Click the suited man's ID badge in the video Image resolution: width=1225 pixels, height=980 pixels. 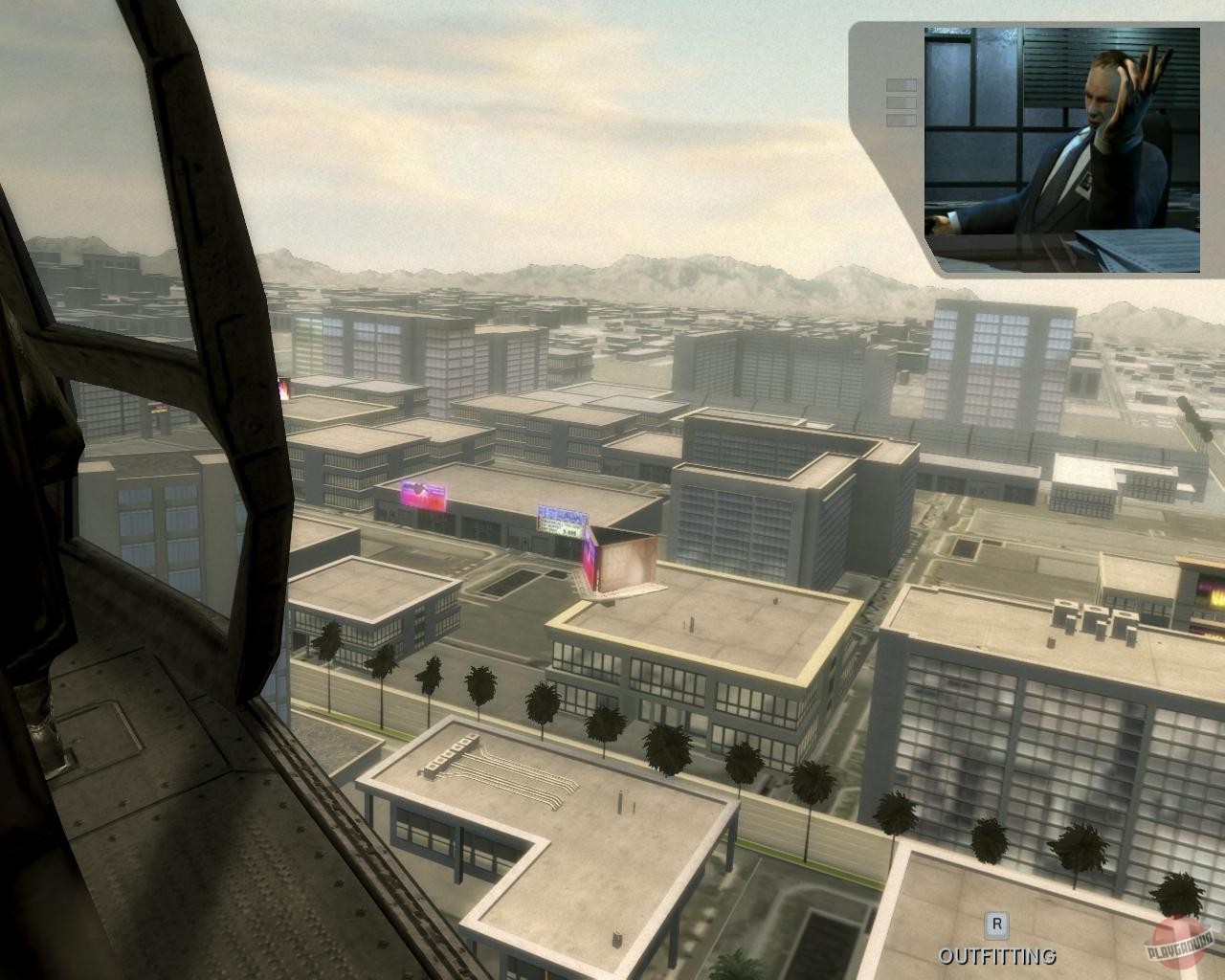[x=1084, y=182]
